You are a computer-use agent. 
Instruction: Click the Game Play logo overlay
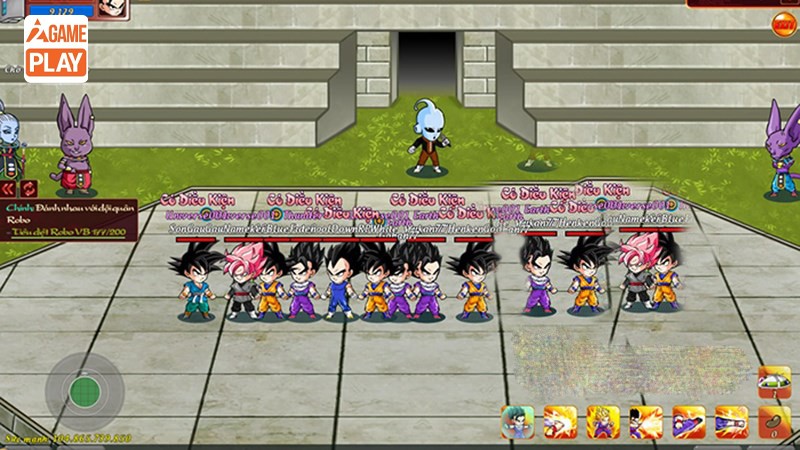click(x=55, y=48)
